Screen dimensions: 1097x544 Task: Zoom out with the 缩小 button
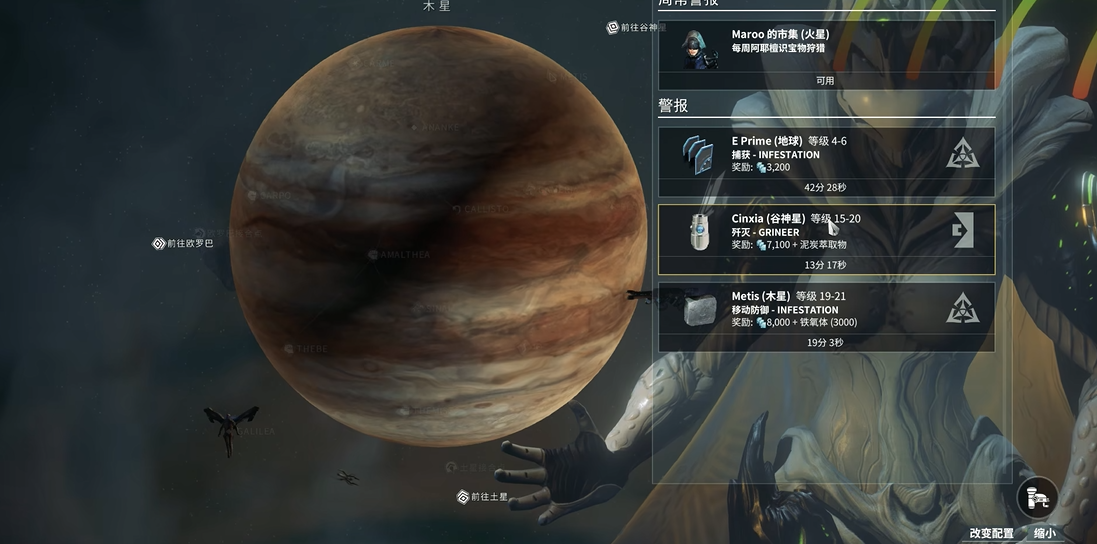click(x=1044, y=534)
